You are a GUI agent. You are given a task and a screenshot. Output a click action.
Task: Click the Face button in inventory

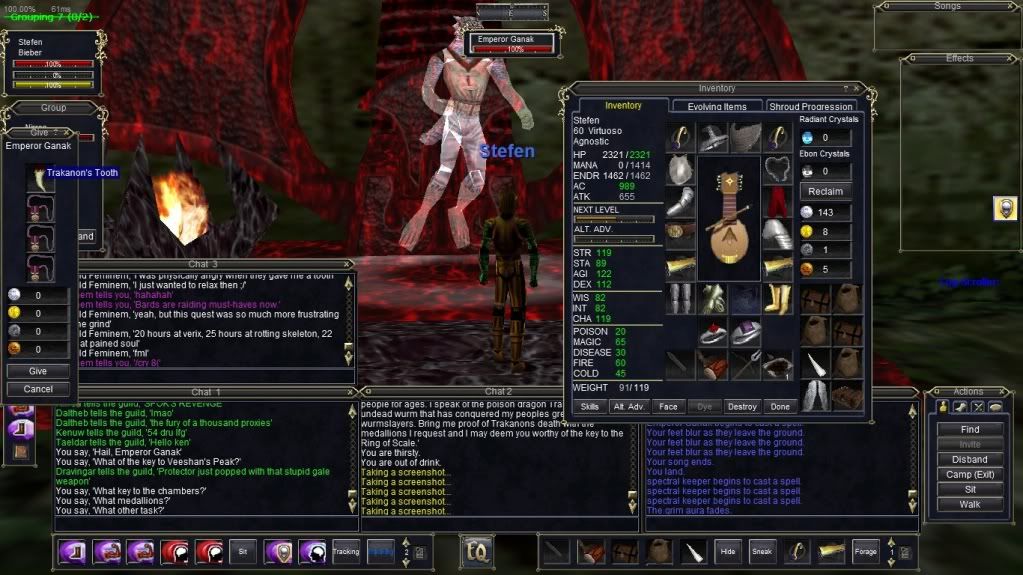point(667,407)
